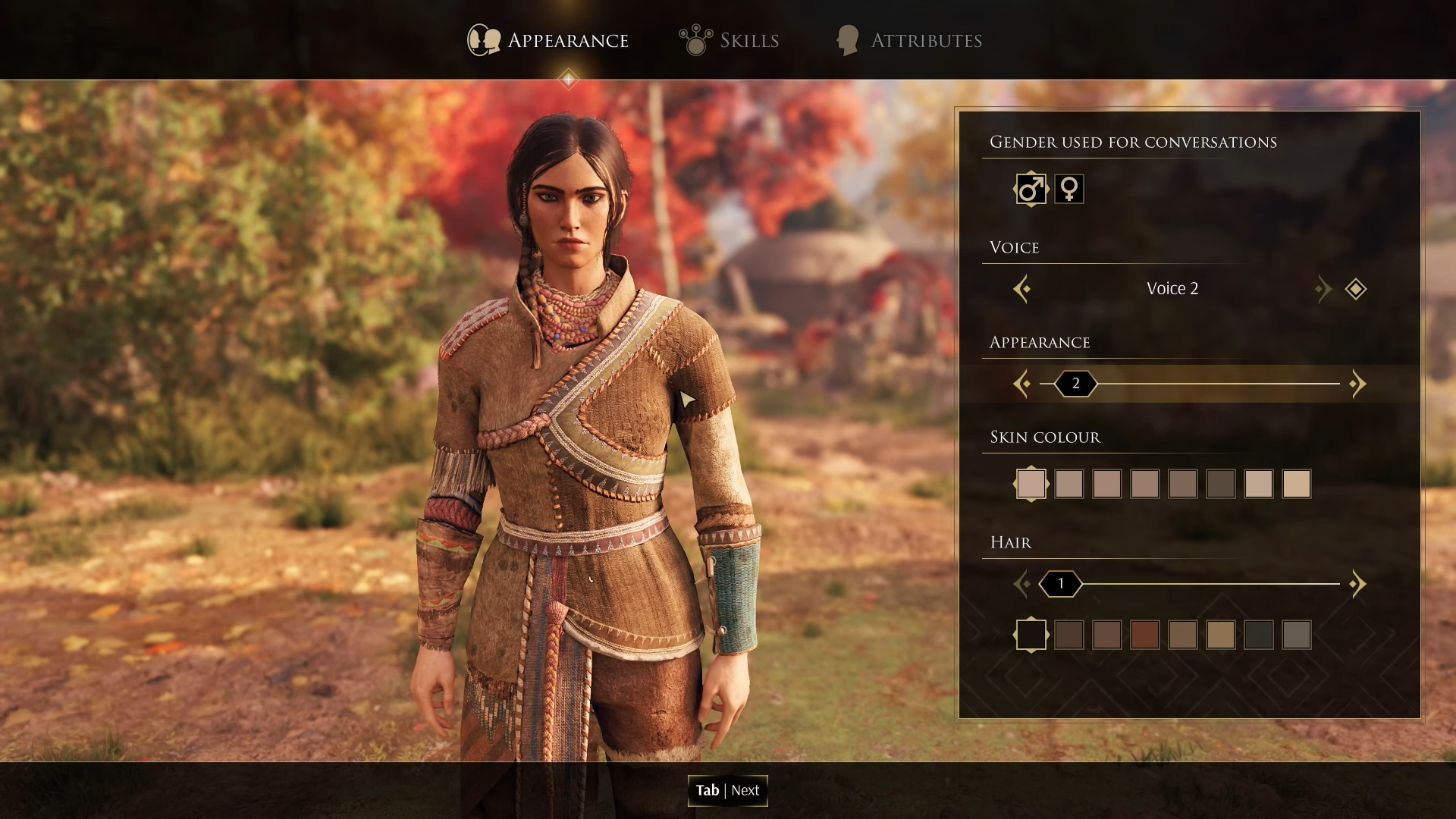
Task: Choose the auburn red hair colour
Action: (x=1144, y=635)
